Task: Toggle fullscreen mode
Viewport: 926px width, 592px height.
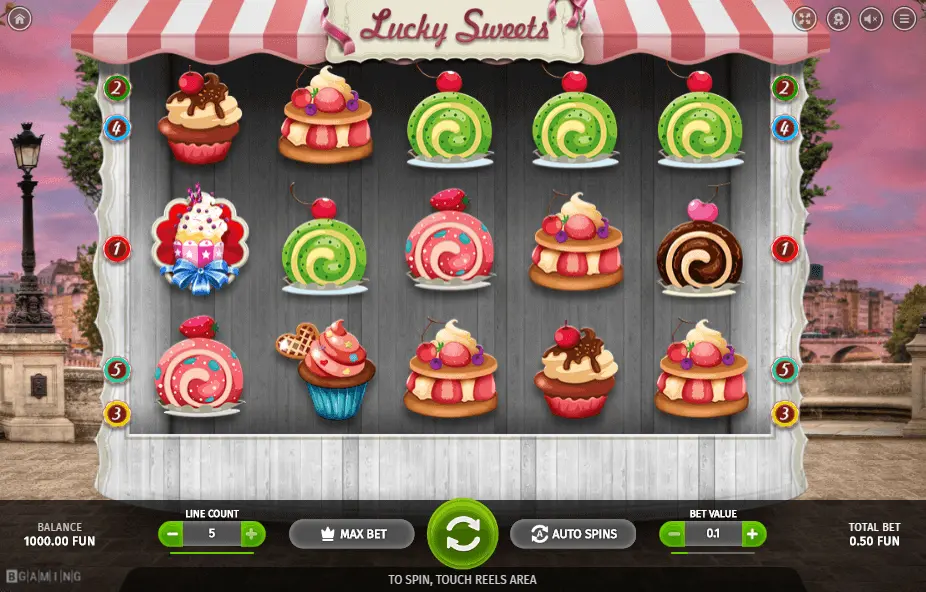Action: 805,18
